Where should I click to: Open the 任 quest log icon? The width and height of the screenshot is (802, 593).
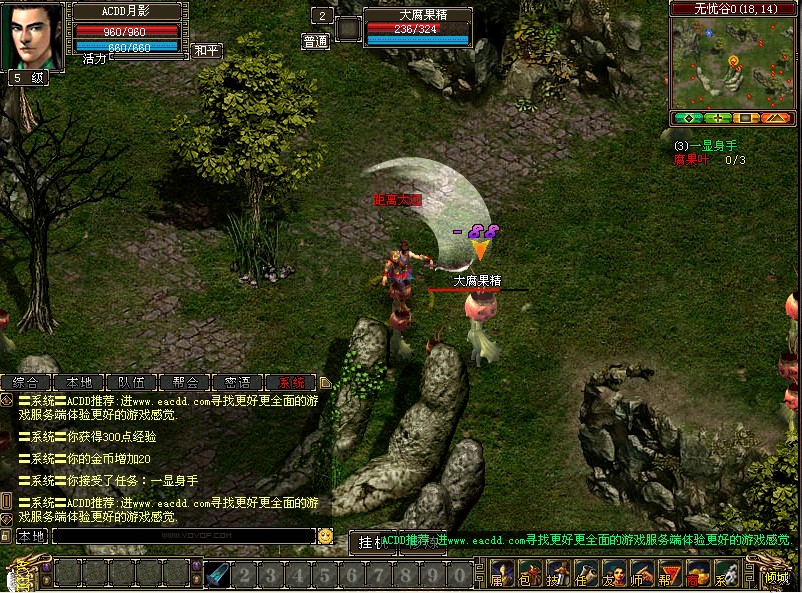click(586, 575)
